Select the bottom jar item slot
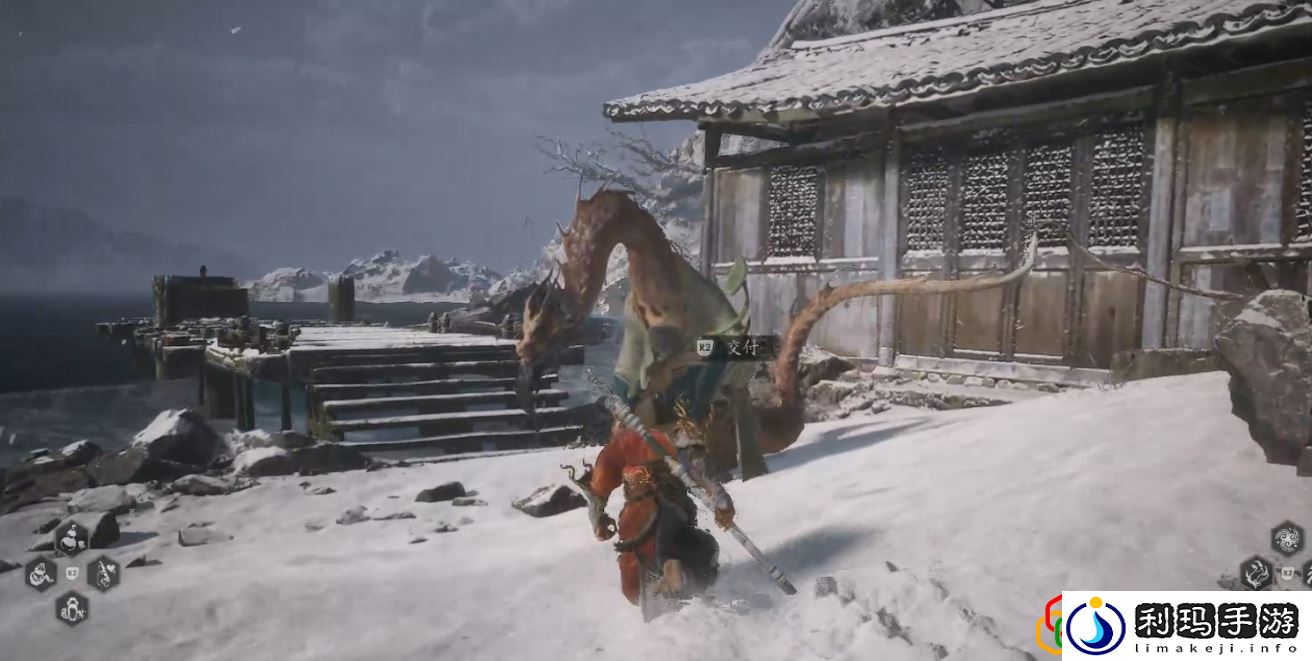Screen dimensions: 1312x661 (x=71, y=608)
